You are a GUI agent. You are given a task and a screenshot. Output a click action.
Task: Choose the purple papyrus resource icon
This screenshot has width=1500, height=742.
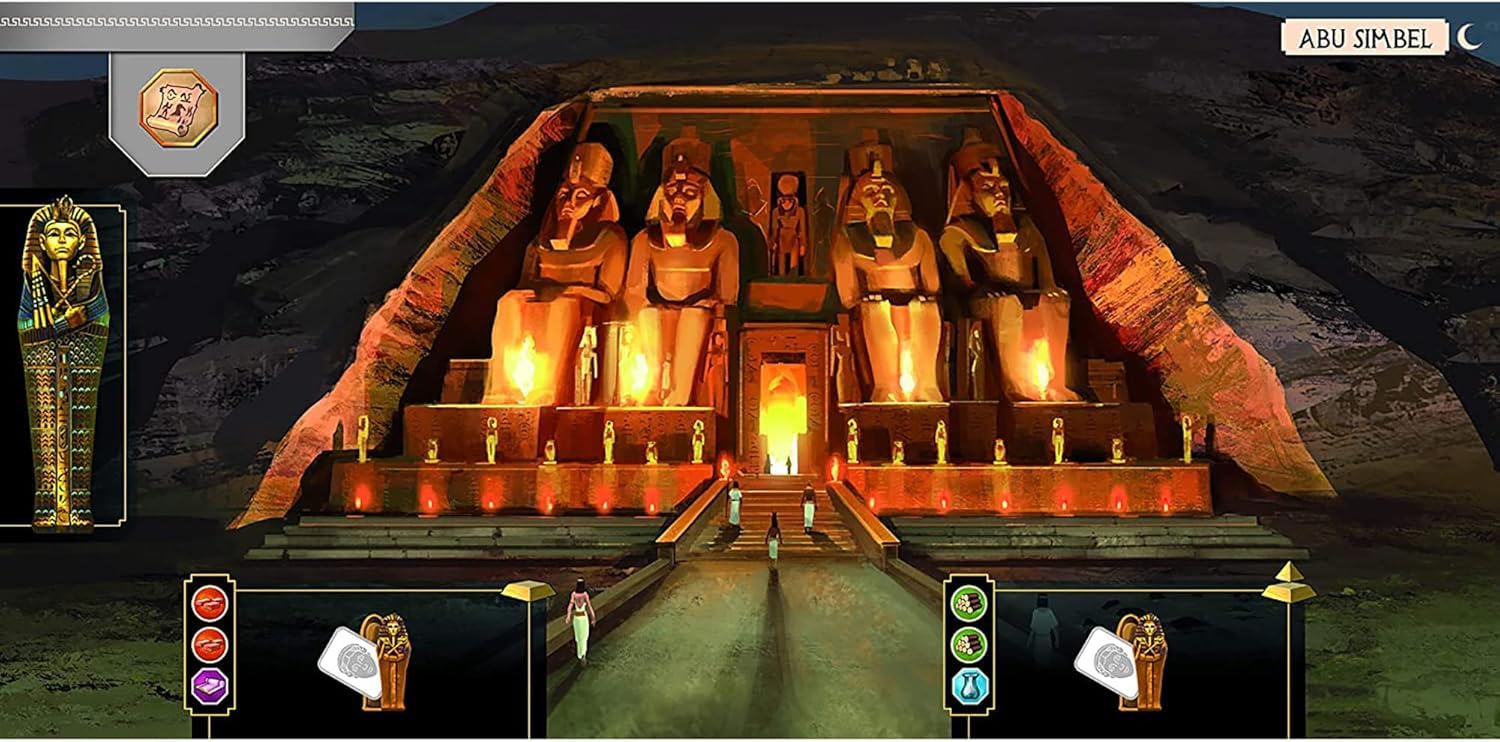(210, 685)
